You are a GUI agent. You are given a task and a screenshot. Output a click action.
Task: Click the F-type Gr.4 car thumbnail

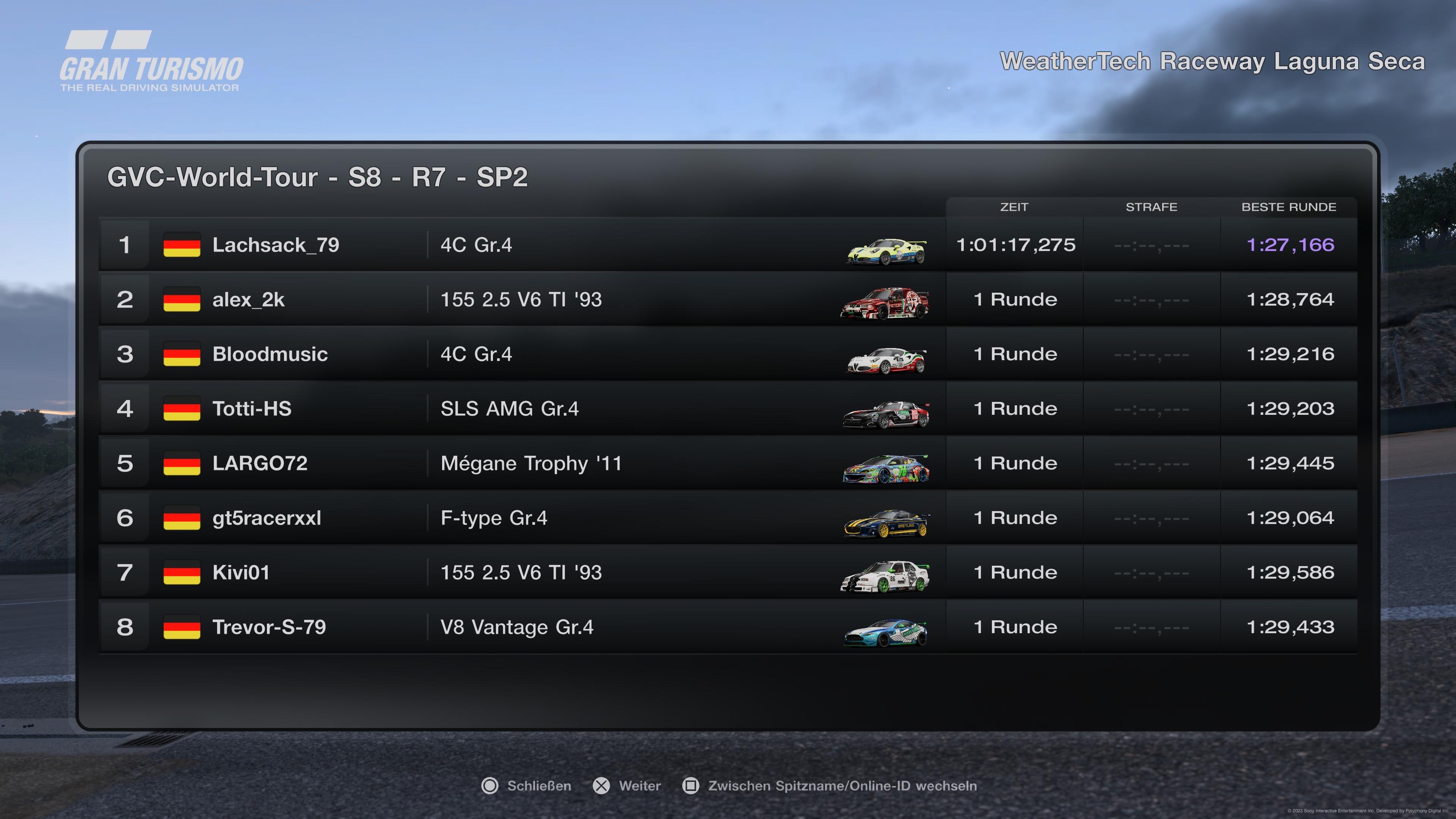click(886, 523)
